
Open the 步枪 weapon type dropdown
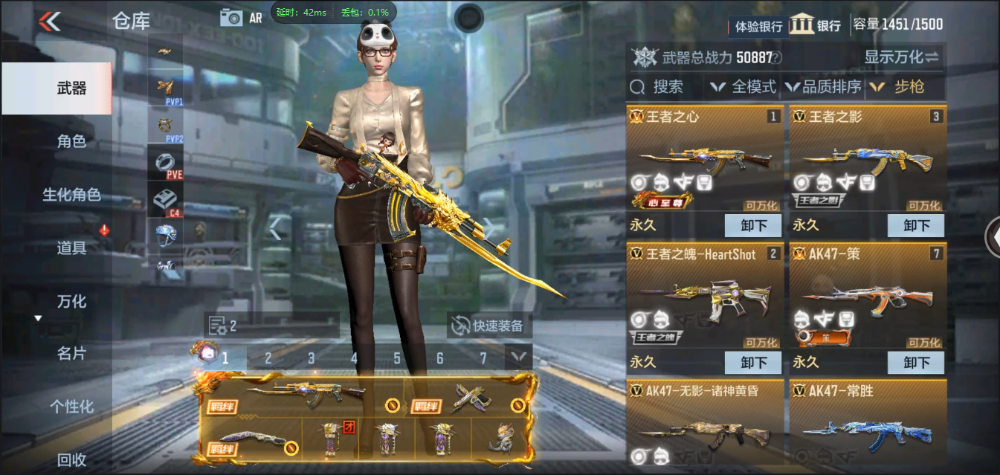click(905, 87)
